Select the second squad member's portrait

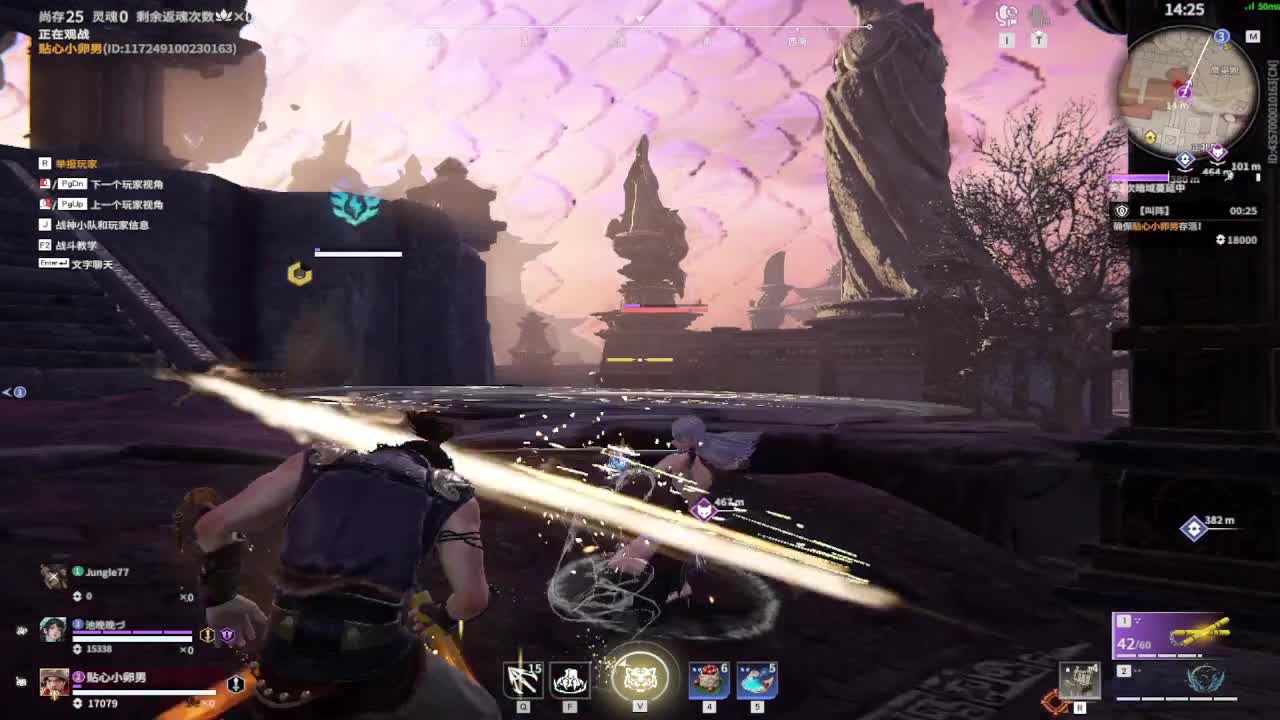click(53, 629)
